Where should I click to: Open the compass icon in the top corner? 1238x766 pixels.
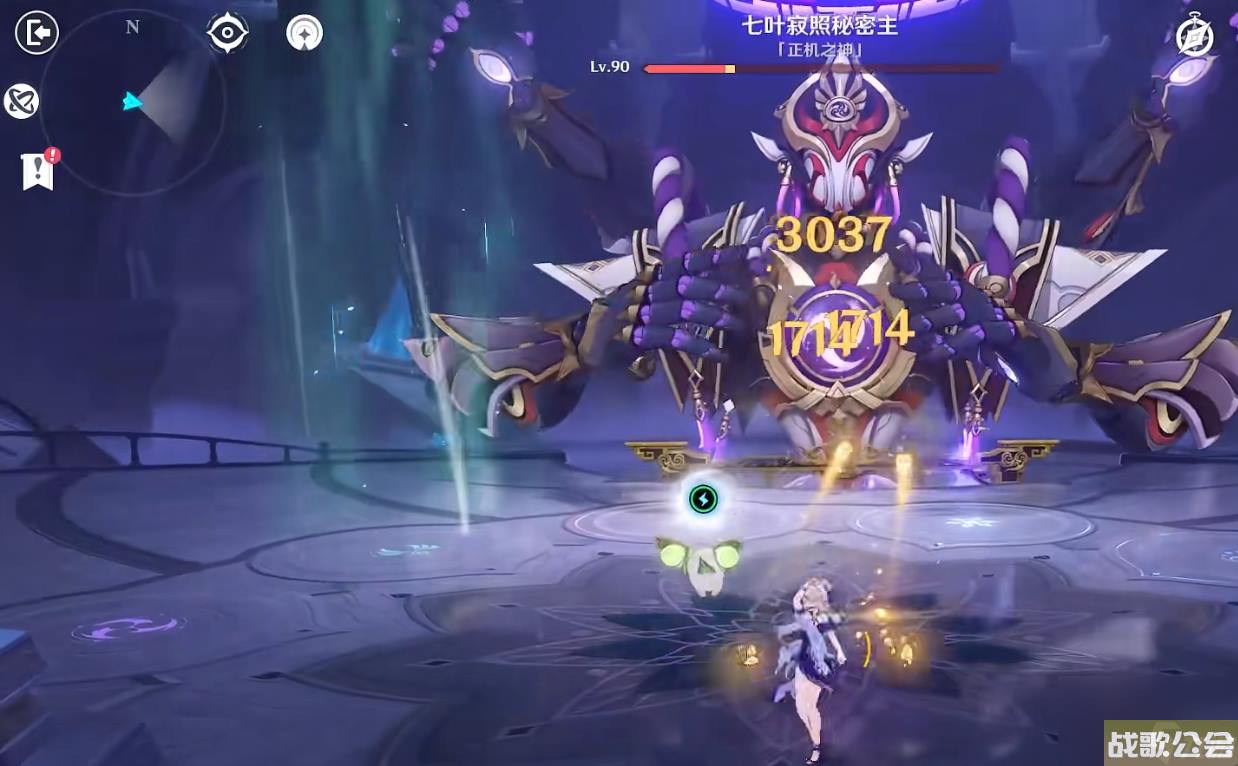tap(1194, 37)
